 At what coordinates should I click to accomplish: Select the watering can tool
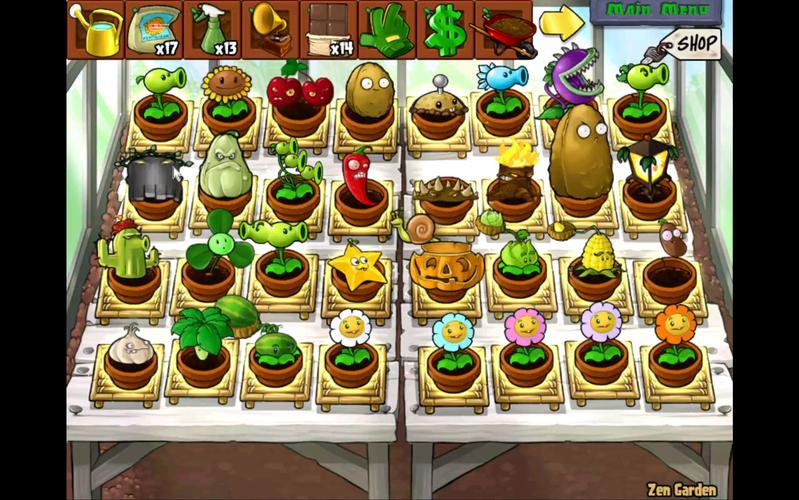(96, 30)
